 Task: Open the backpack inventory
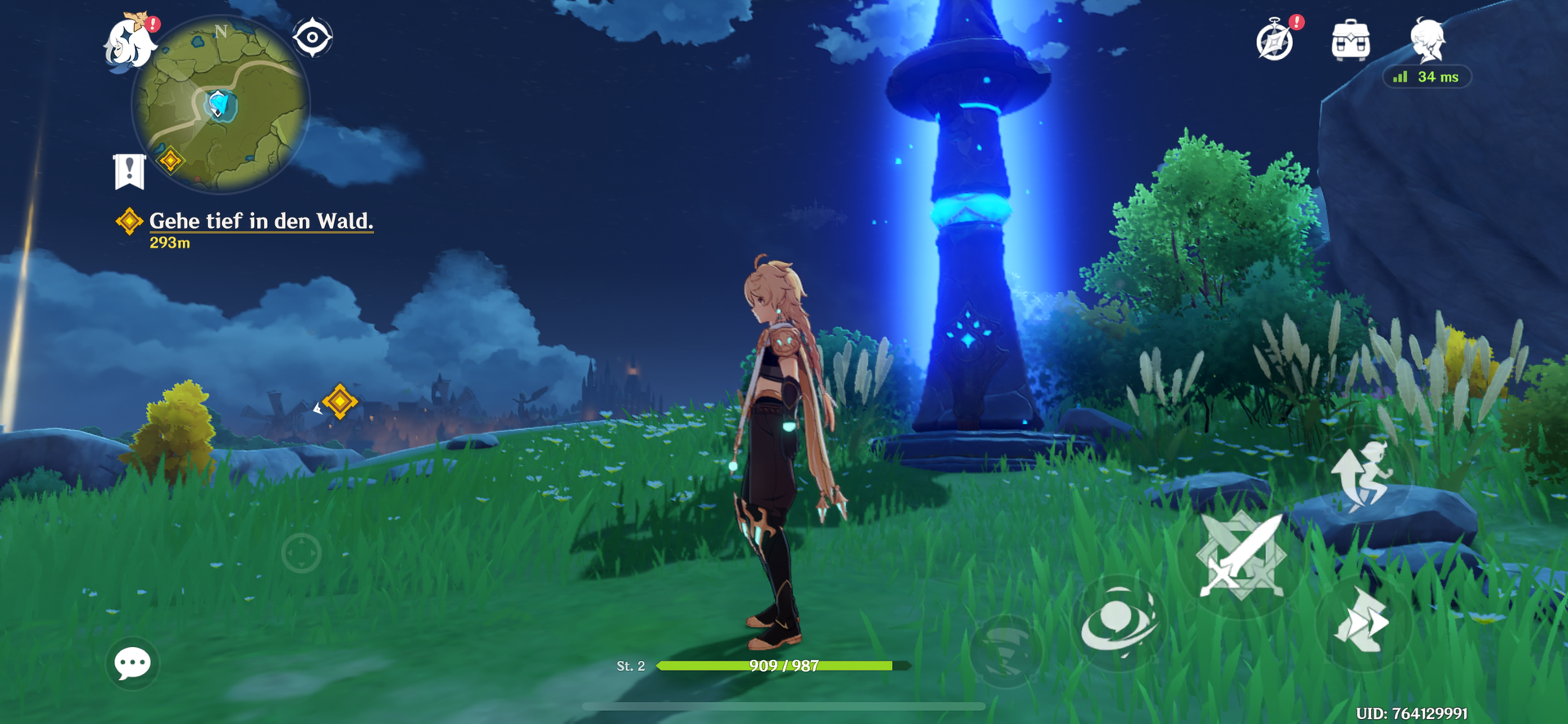[1351, 40]
